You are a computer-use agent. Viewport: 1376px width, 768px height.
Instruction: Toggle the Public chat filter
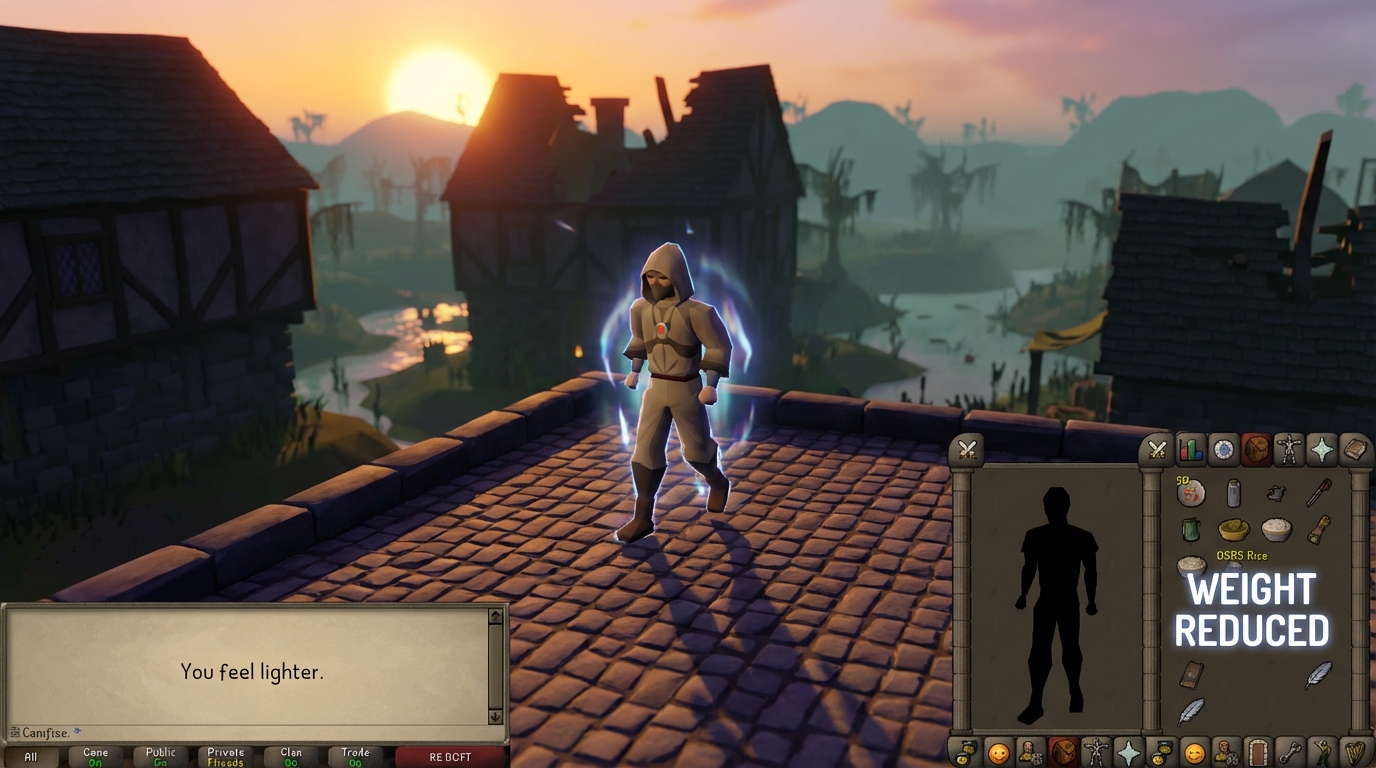pyautogui.click(x=160, y=757)
